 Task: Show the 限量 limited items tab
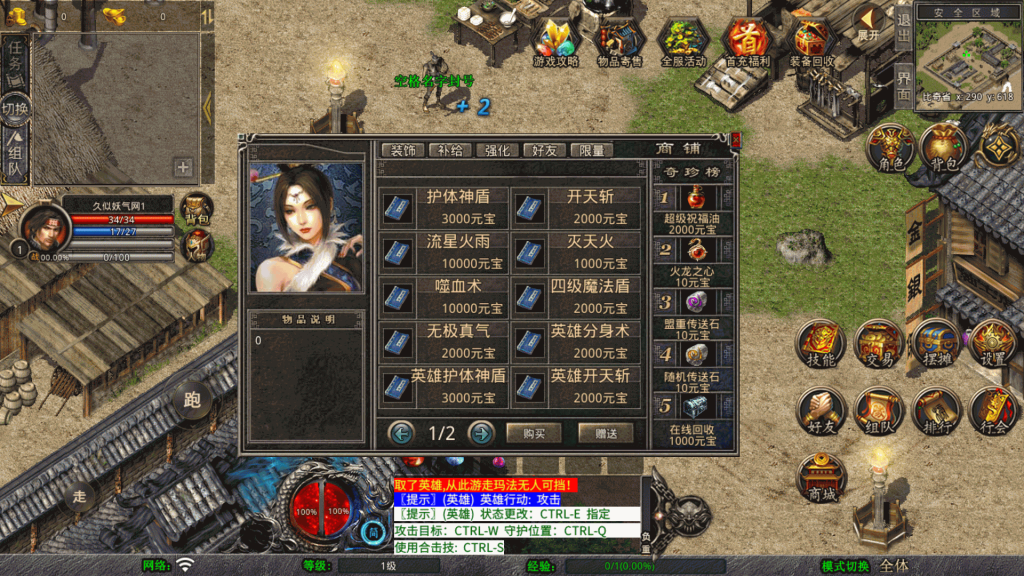tap(591, 150)
